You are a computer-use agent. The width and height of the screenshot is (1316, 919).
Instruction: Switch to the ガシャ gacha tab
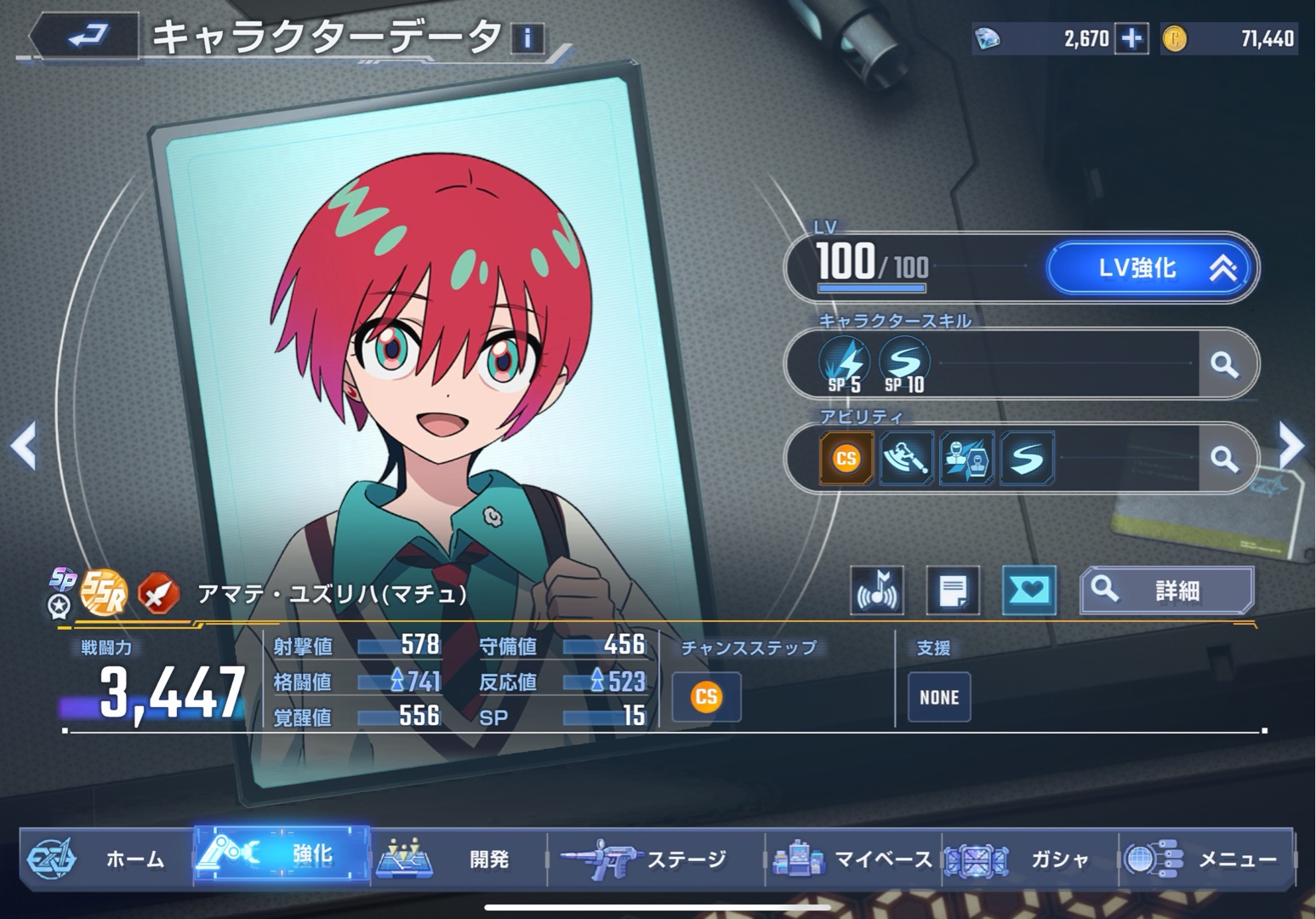click(x=1029, y=859)
